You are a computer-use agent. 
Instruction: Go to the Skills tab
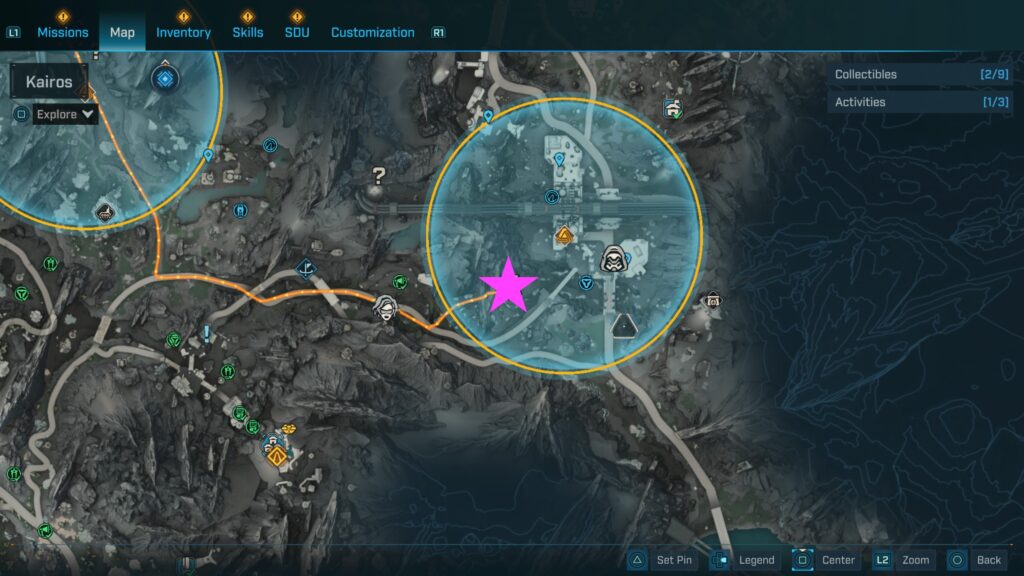(248, 32)
